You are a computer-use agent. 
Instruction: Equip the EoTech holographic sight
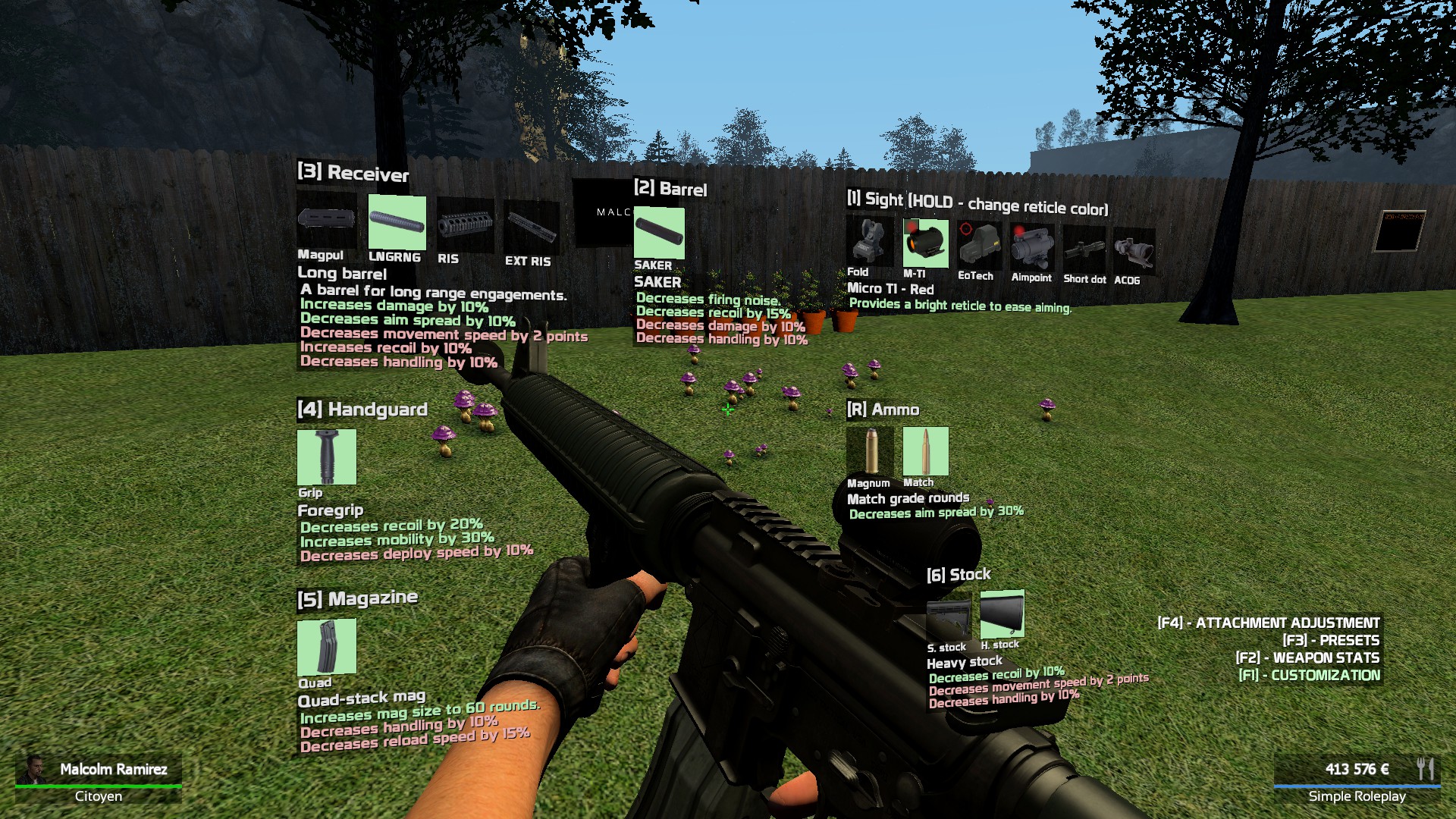pyautogui.click(x=979, y=245)
